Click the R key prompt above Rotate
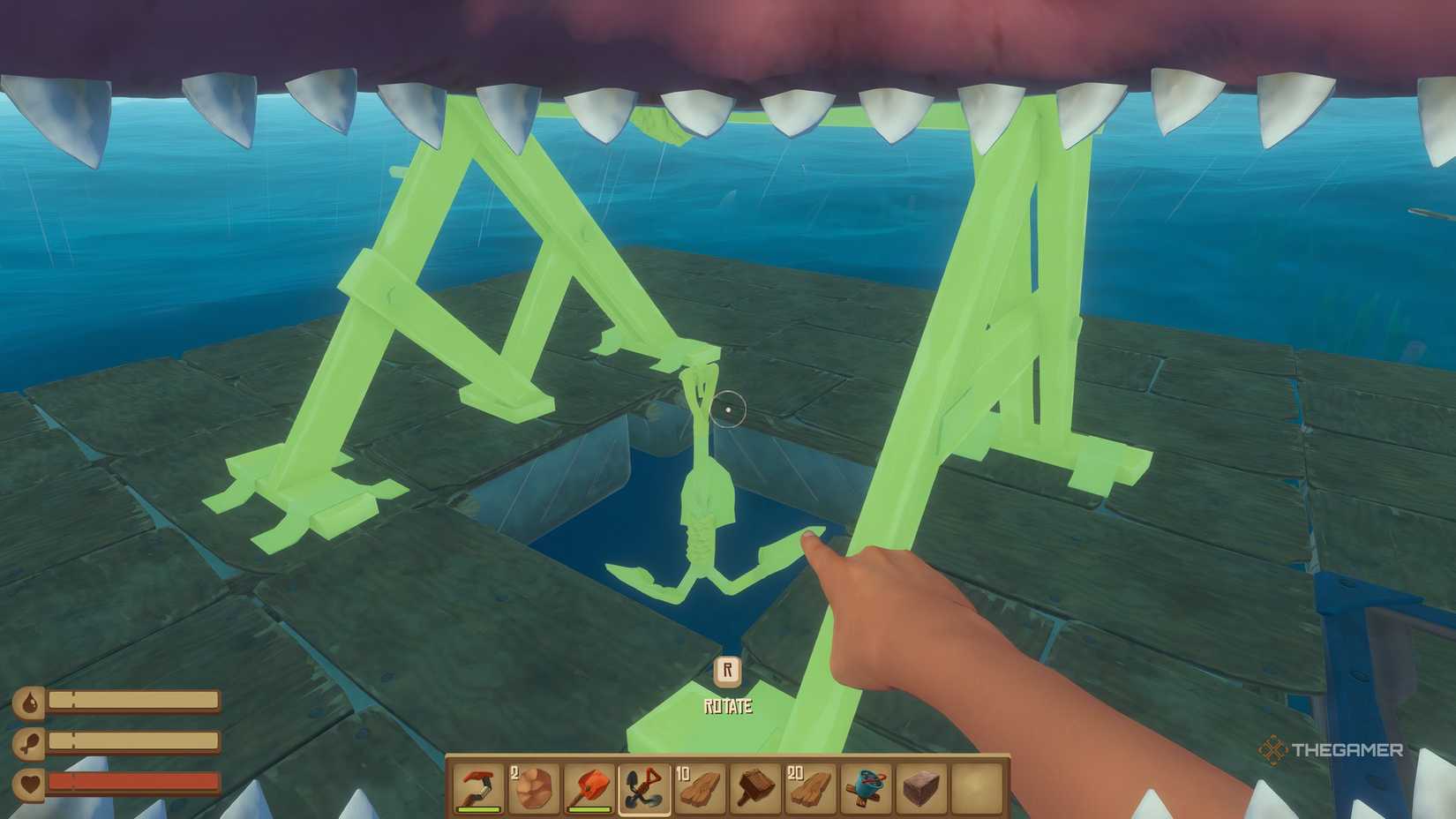 pos(726,672)
